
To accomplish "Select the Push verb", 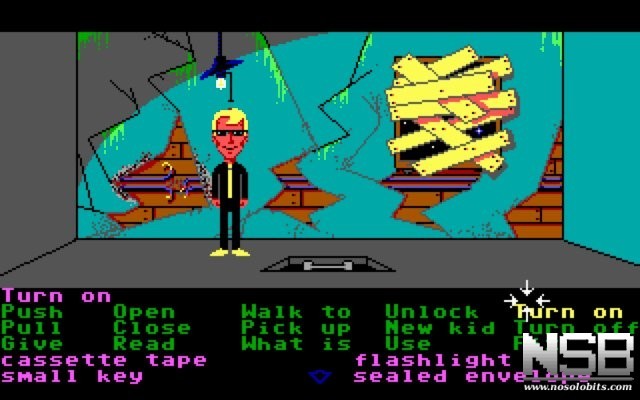I will point(33,312).
